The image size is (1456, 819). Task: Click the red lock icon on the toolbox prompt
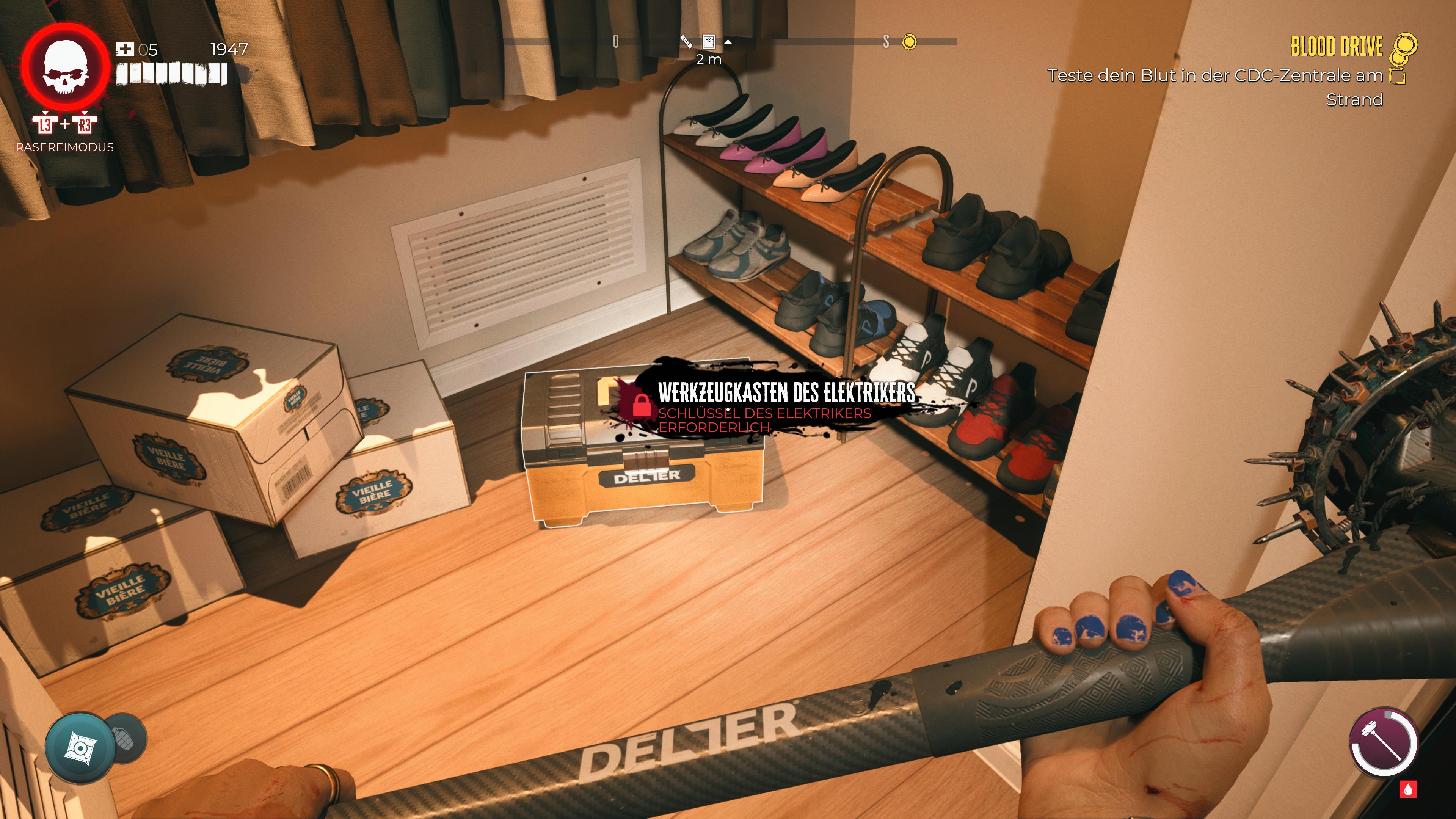click(641, 405)
